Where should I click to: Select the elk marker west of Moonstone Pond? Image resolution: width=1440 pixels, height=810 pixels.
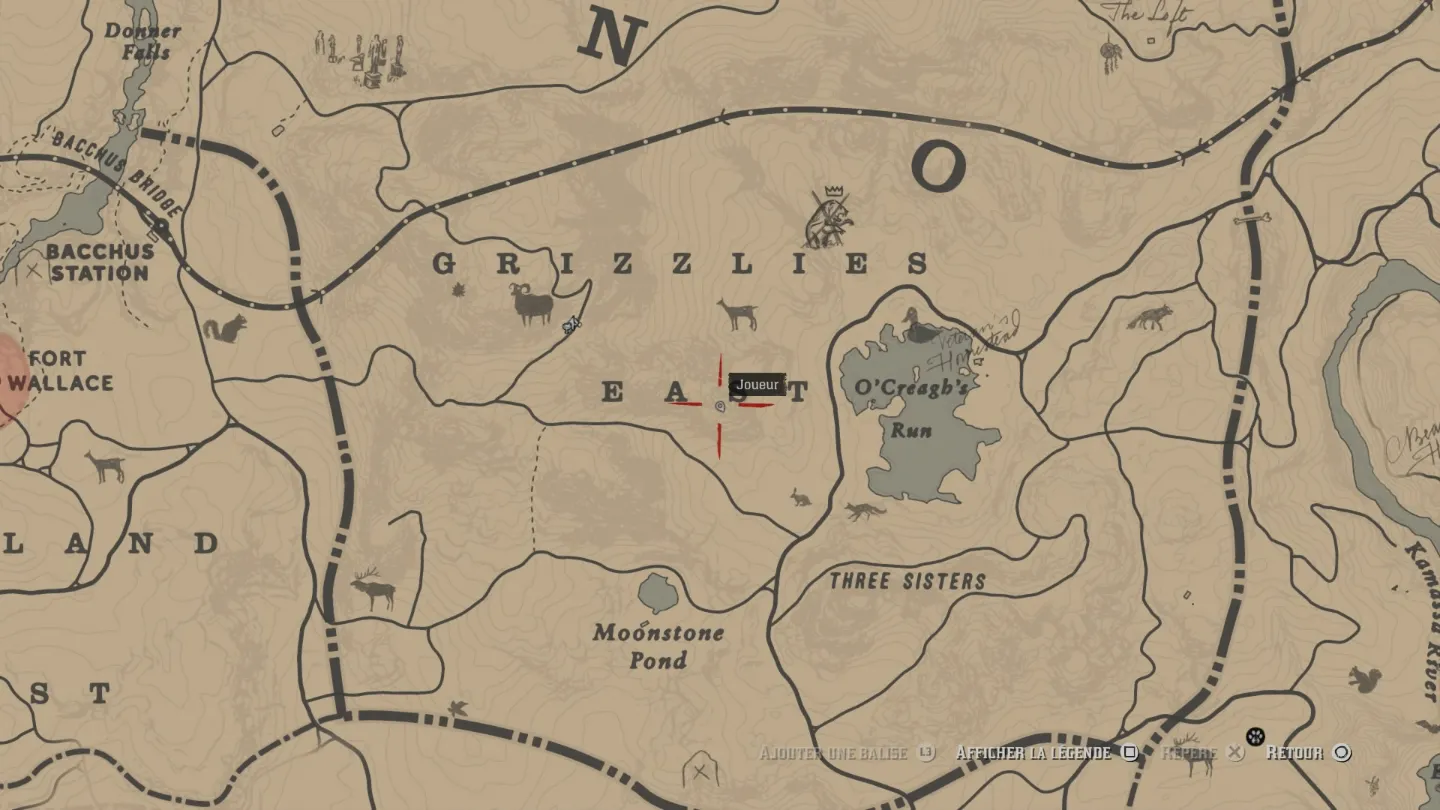coord(373,588)
